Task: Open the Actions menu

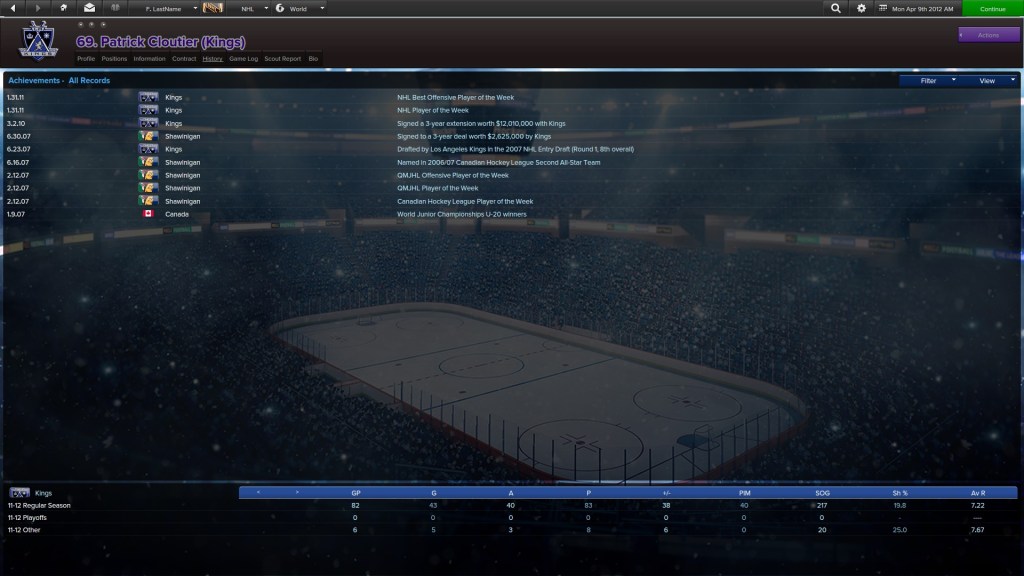Action: tap(988, 35)
